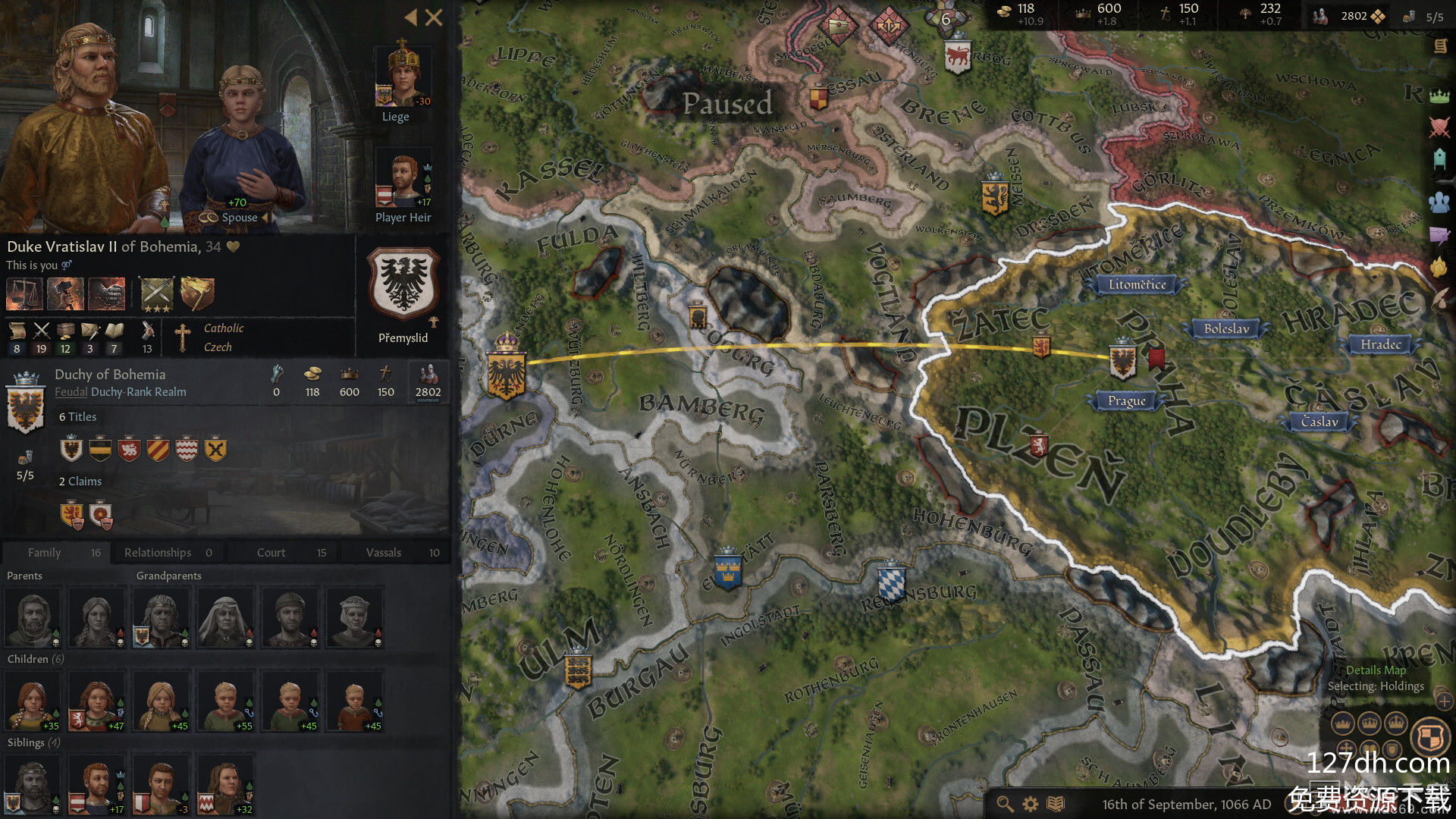Open the Feudal government link
Image resolution: width=1456 pixels, height=819 pixels.
click(71, 392)
